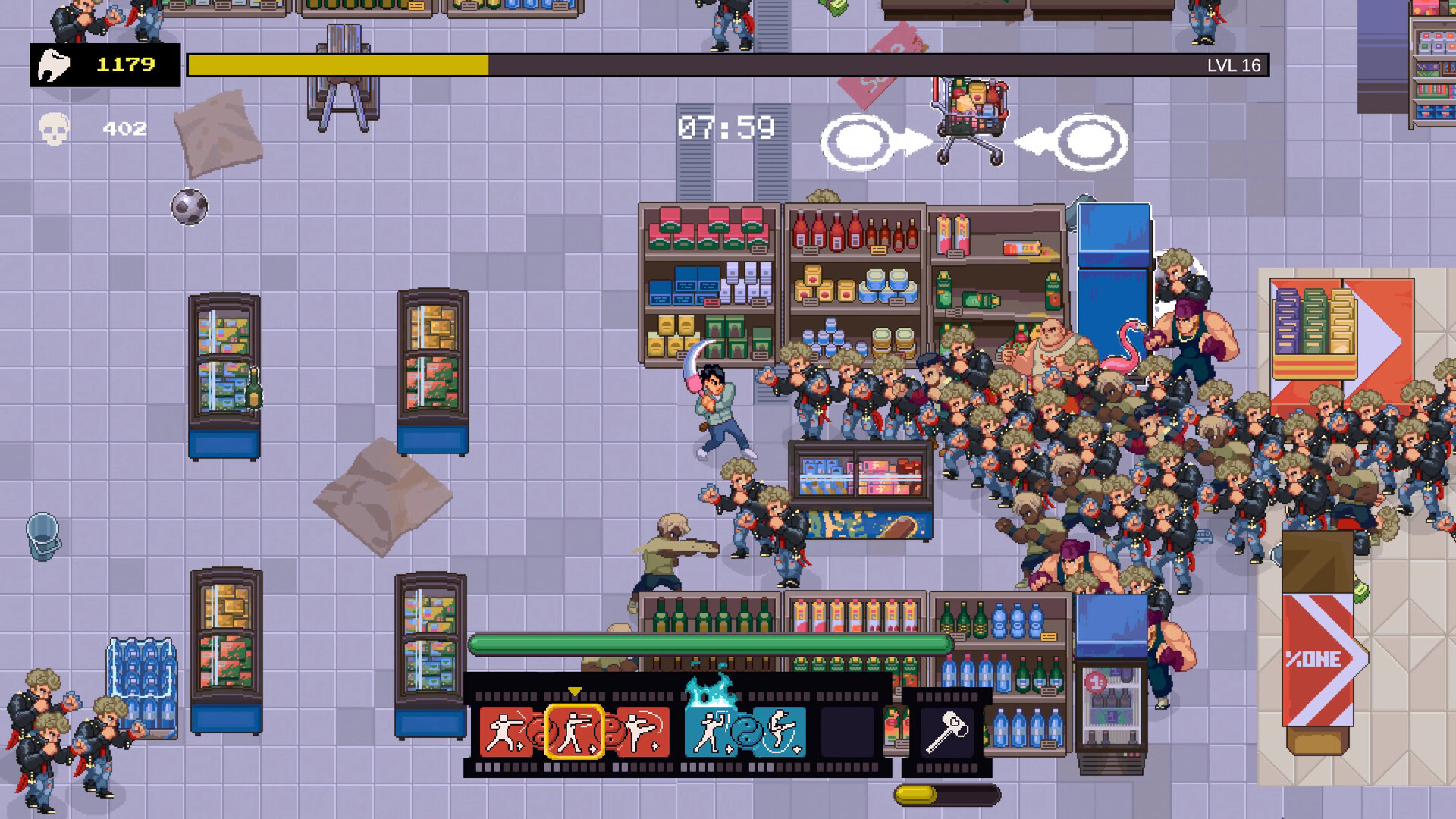Click the mallet weapon slot

pyautogui.click(x=946, y=733)
